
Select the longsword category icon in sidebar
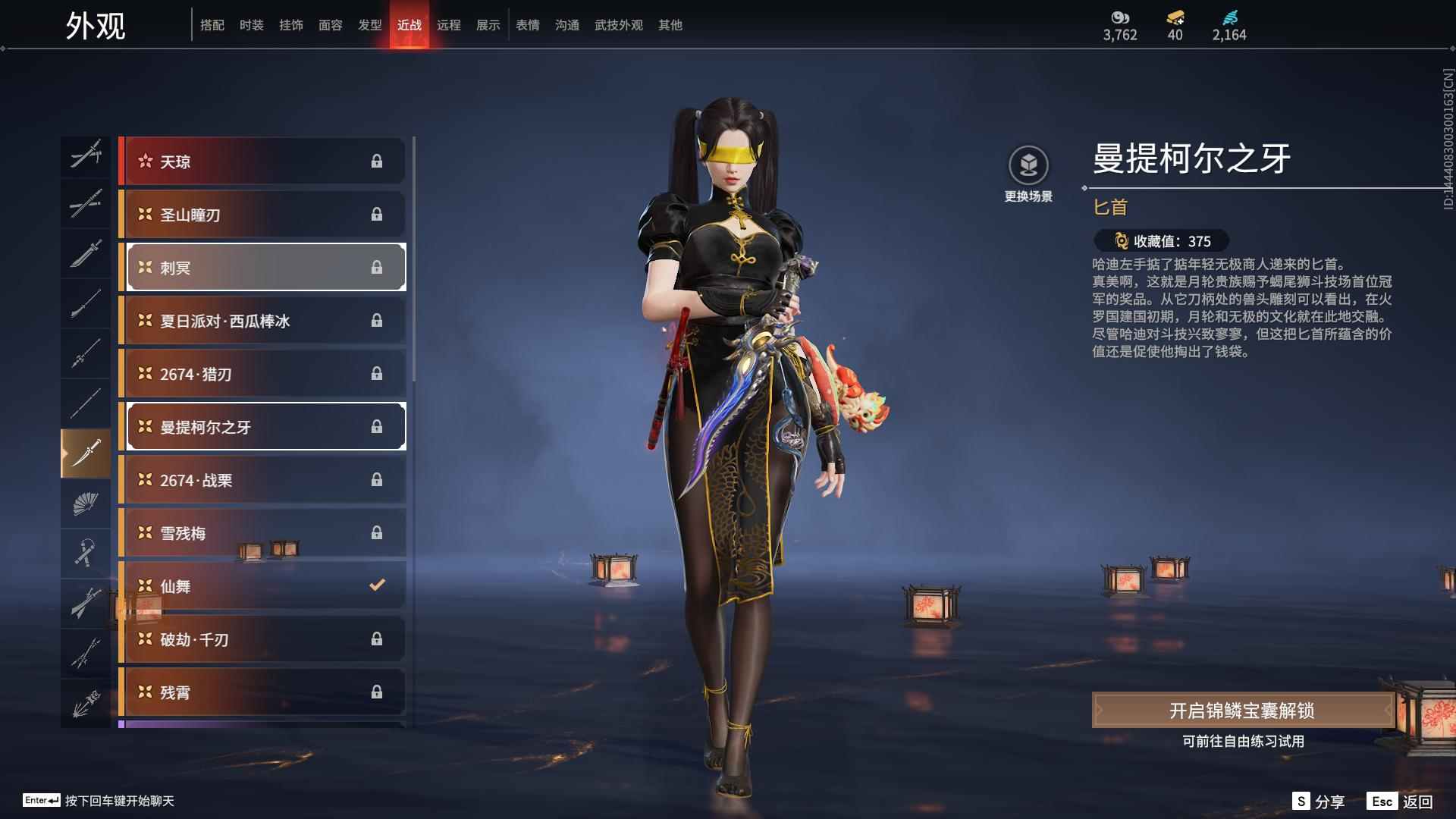pos(86,254)
